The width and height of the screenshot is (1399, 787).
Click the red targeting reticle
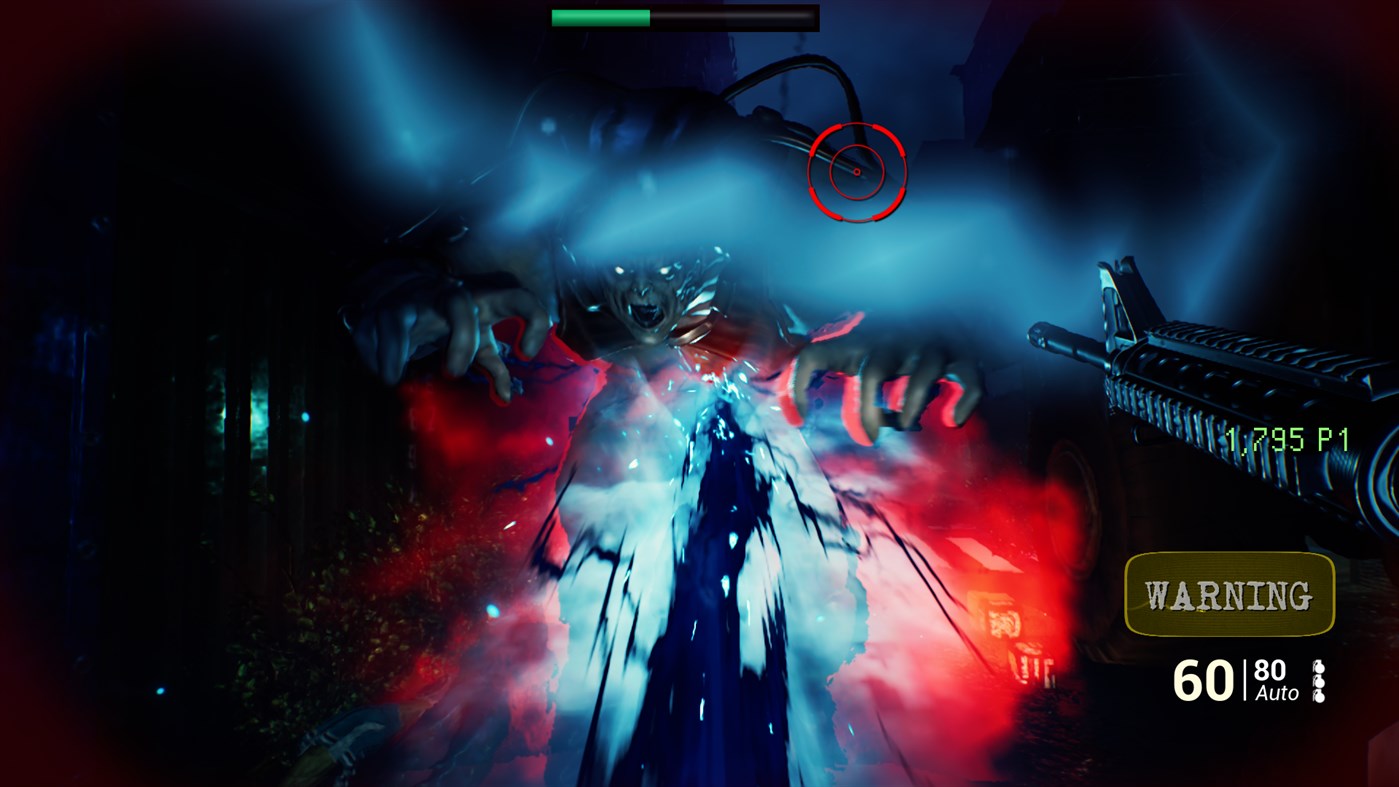tap(856, 172)
